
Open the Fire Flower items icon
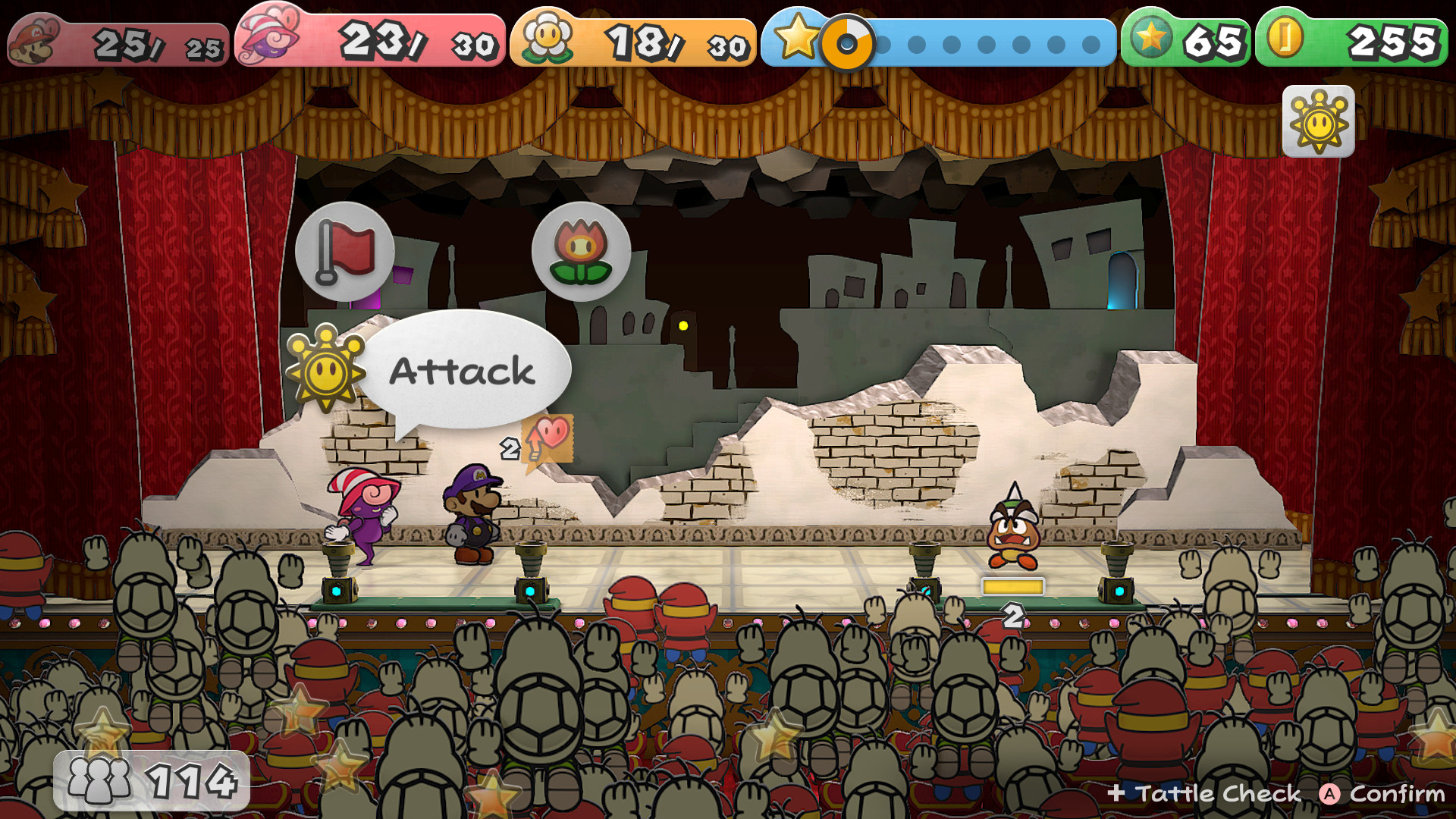coord(582,253)
